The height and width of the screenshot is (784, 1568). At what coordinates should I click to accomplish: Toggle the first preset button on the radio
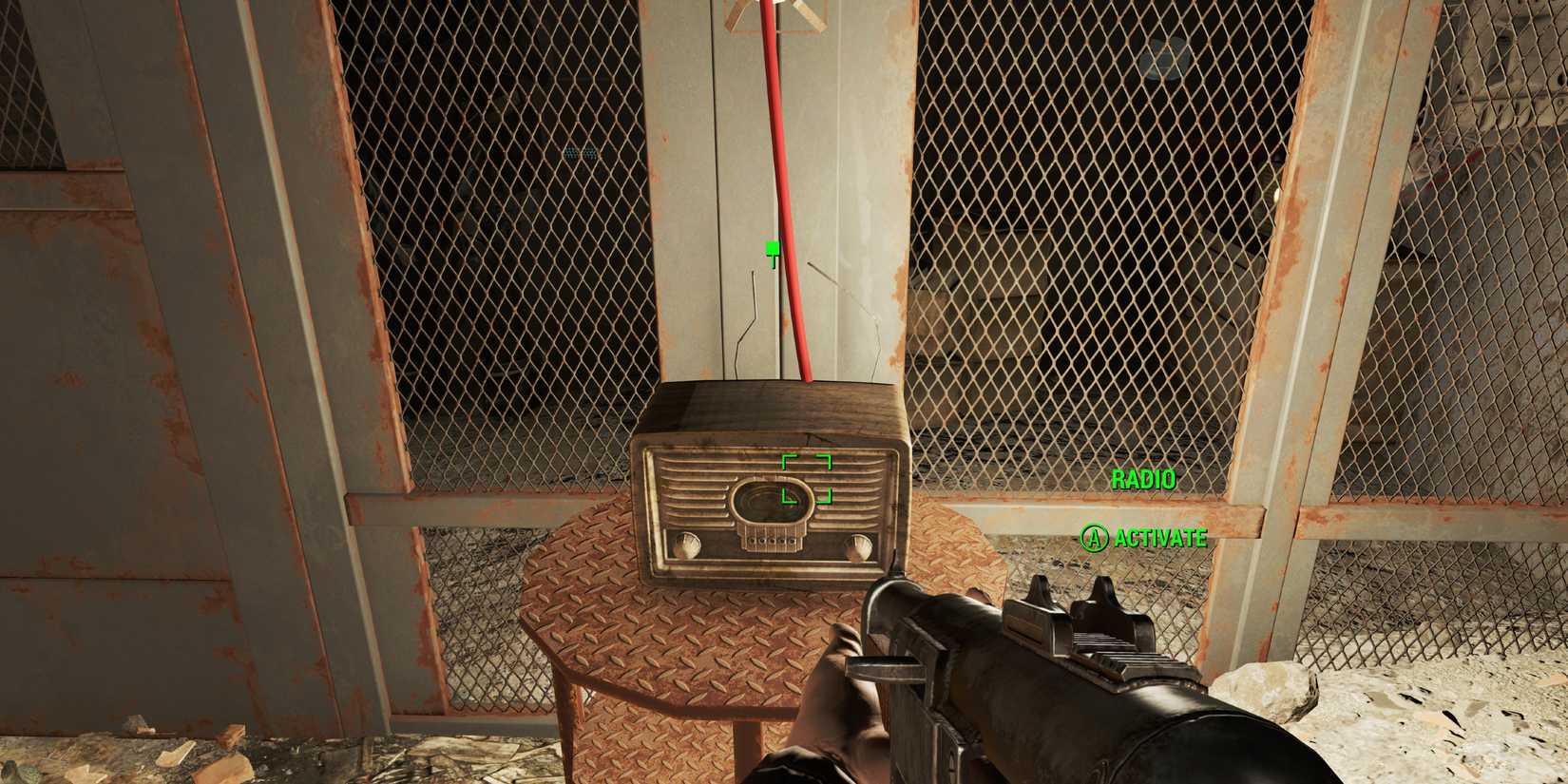(x=751, y=540)
